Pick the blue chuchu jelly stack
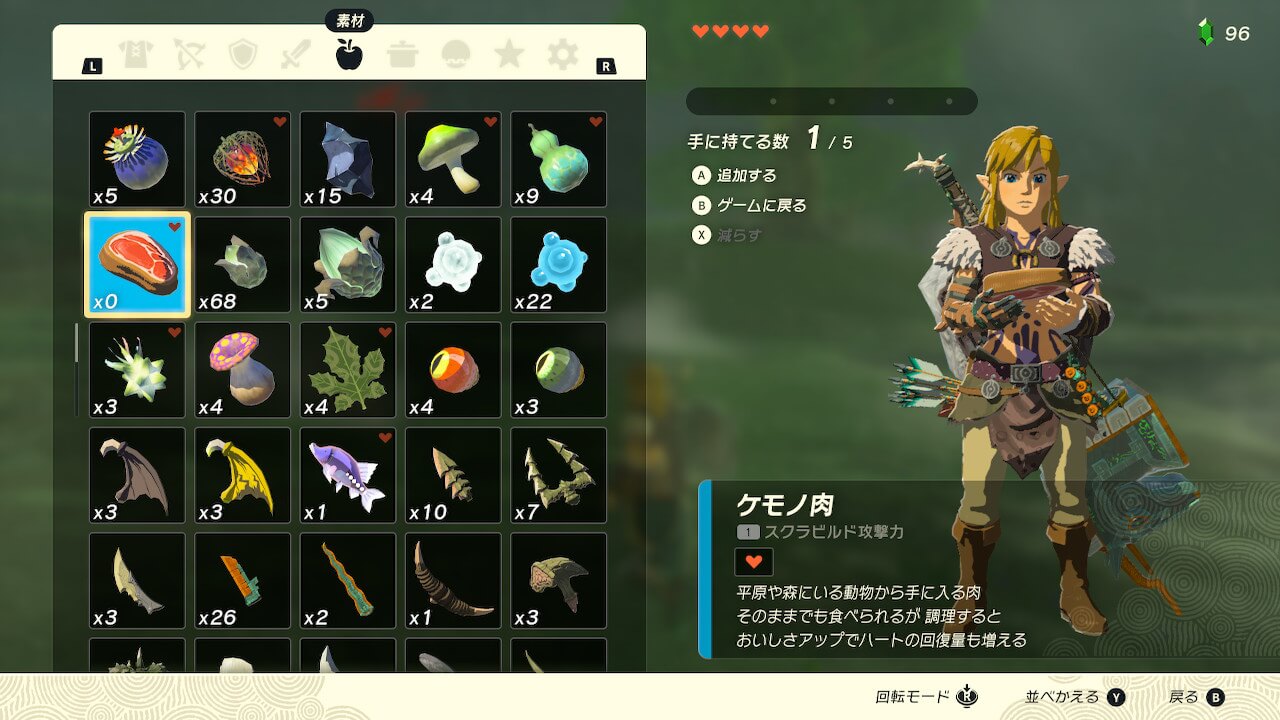Screen dimensions: 1280x720 click(x=559, y=265)
